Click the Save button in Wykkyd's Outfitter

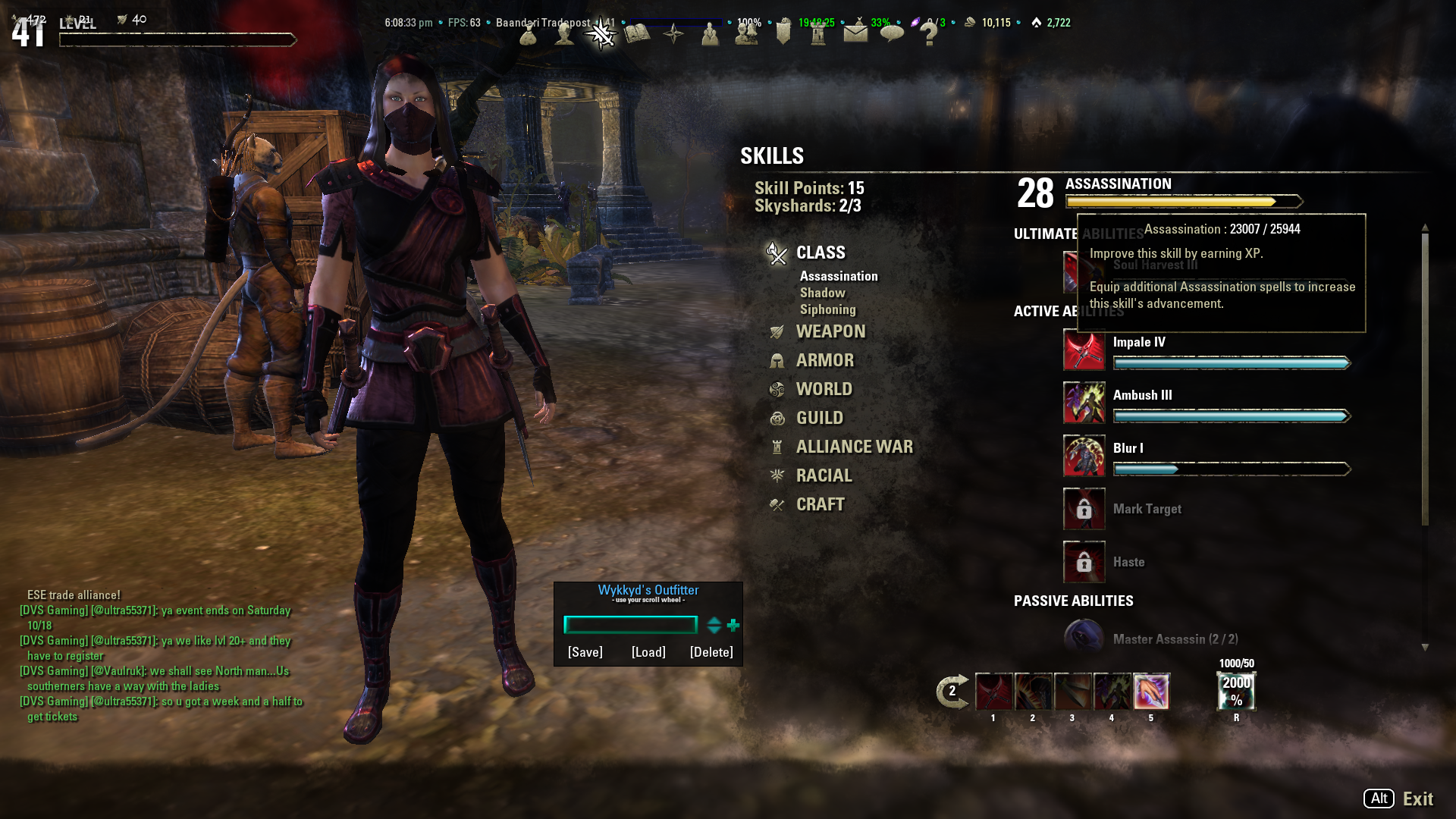point(585,652)
